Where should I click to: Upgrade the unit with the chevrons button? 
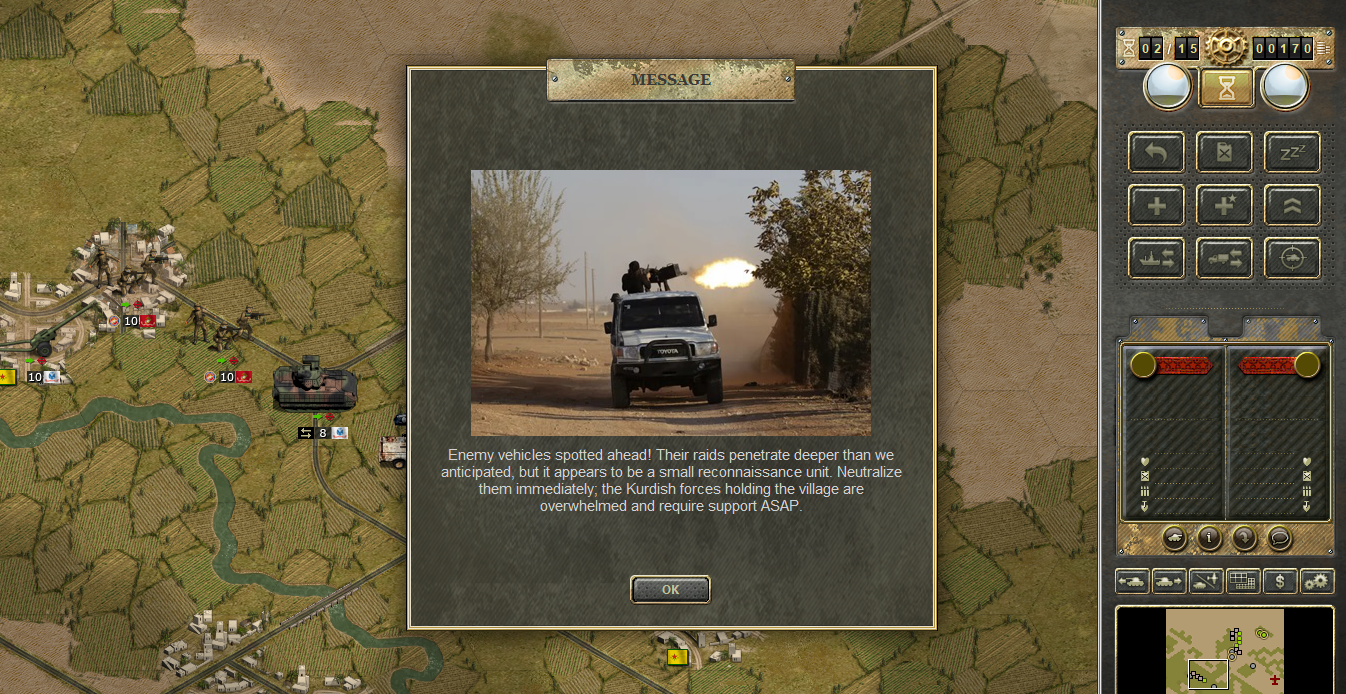[1292, 205]
